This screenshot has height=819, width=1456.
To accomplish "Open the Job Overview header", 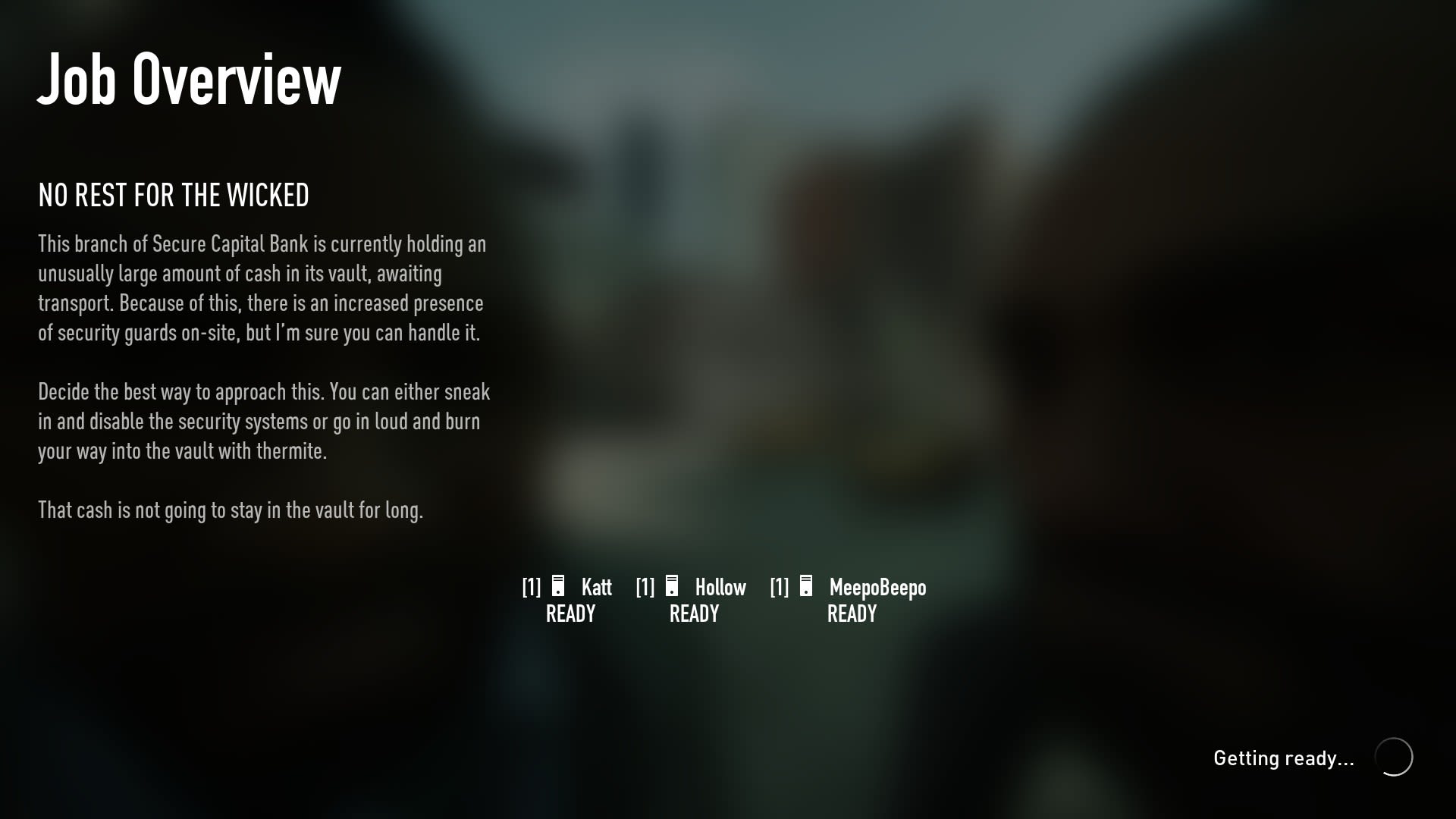I will tap(190, 79).
